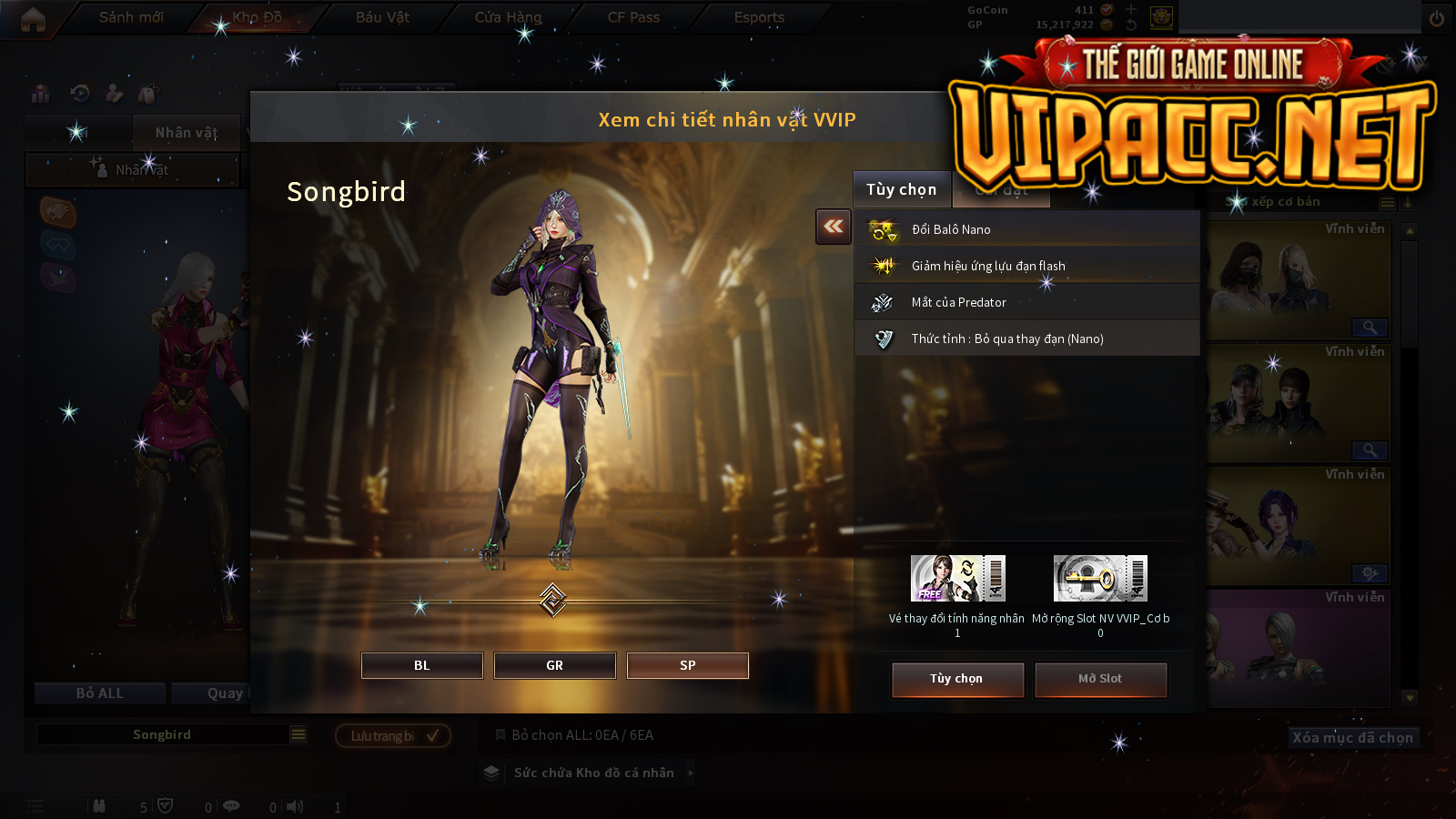
Task: Open the Sảnh mới tab
Action: point(131,17)
